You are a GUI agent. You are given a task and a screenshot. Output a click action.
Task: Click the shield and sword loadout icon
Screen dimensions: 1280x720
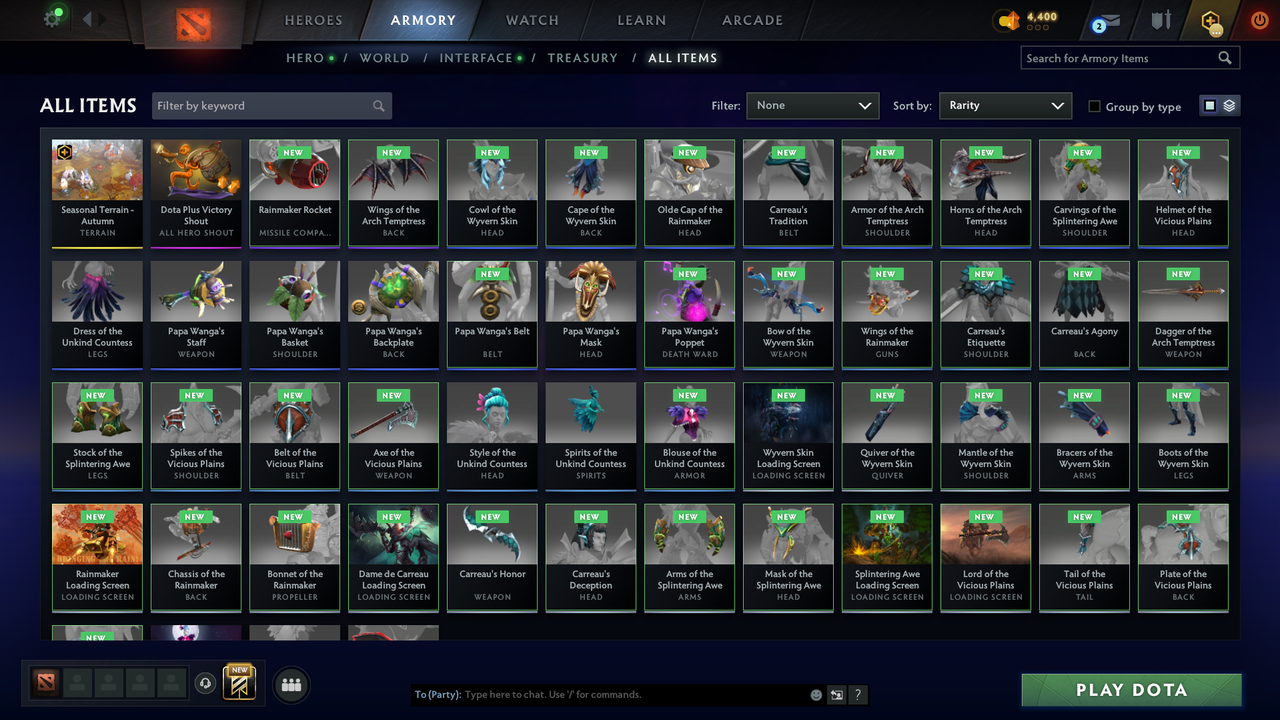coord(1160,19)
